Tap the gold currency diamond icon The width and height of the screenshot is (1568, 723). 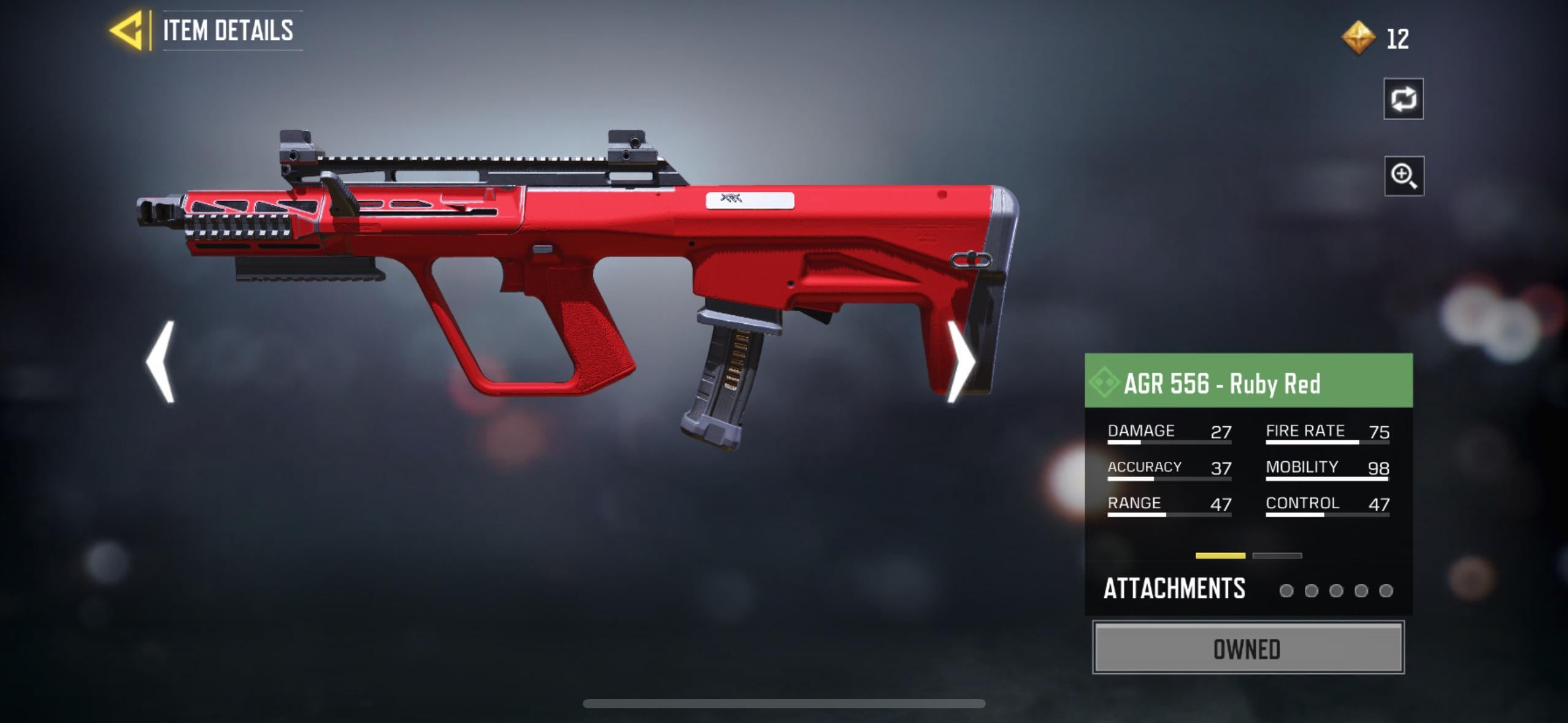point(1358,38)
